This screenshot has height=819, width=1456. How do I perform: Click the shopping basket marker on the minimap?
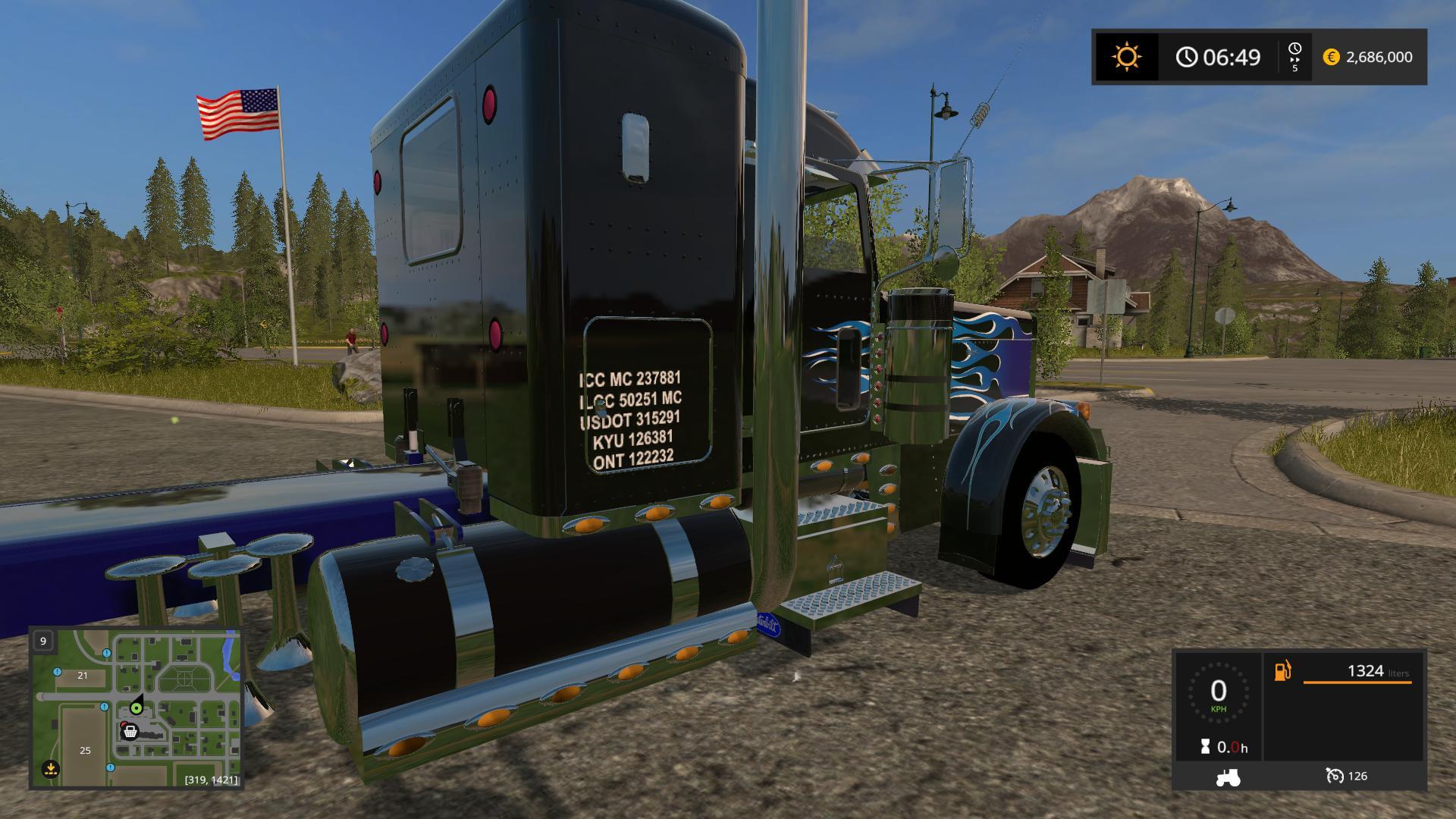pos(130,731)
